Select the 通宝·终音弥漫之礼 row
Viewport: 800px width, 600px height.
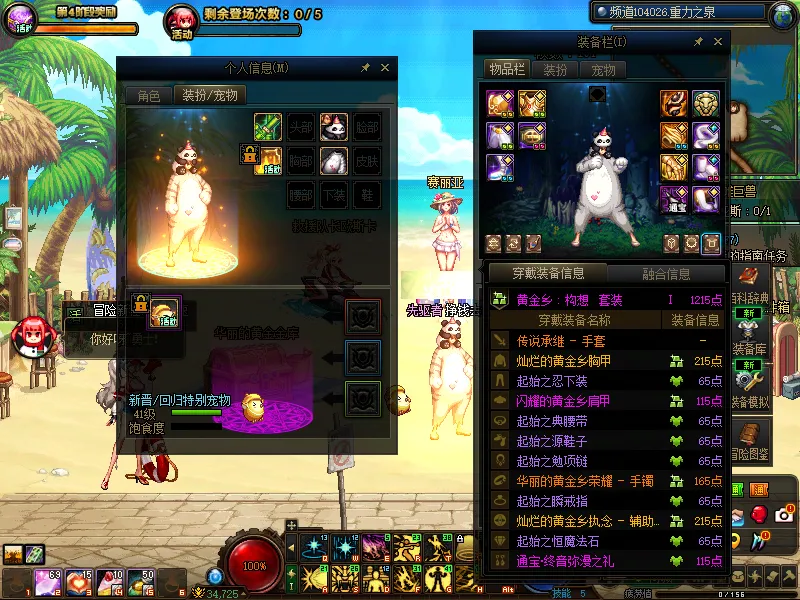pyautogui.click(x=577, y=562)
